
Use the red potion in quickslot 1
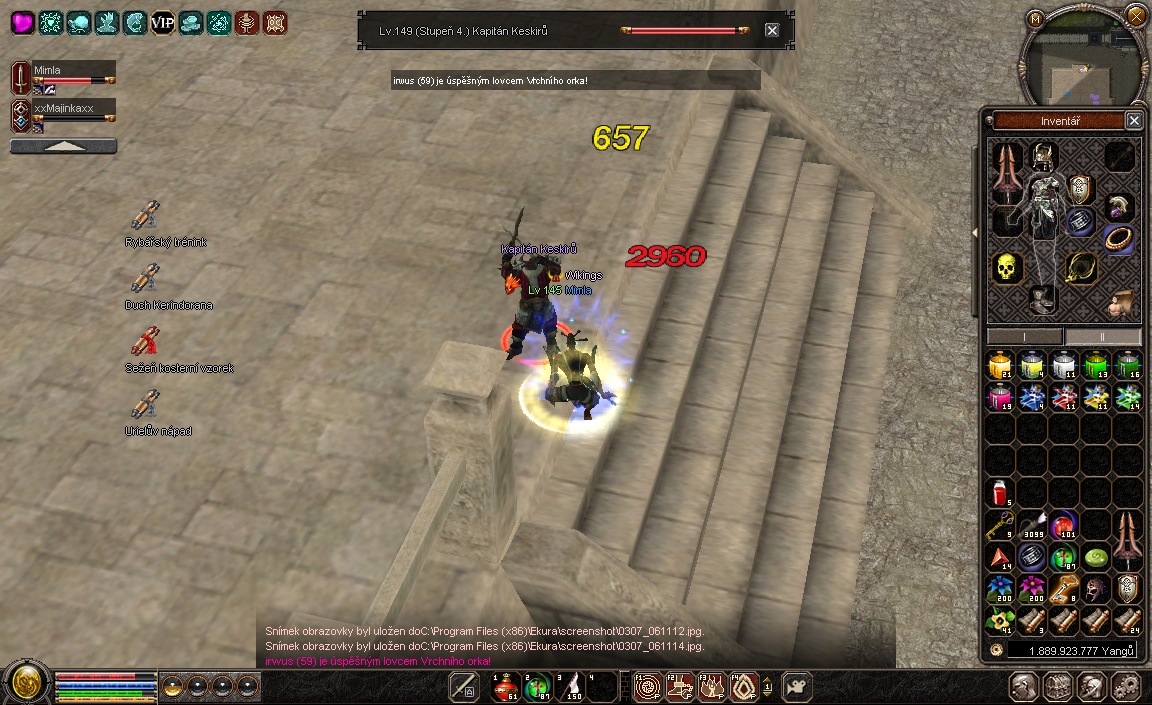(x=504, y=687)
